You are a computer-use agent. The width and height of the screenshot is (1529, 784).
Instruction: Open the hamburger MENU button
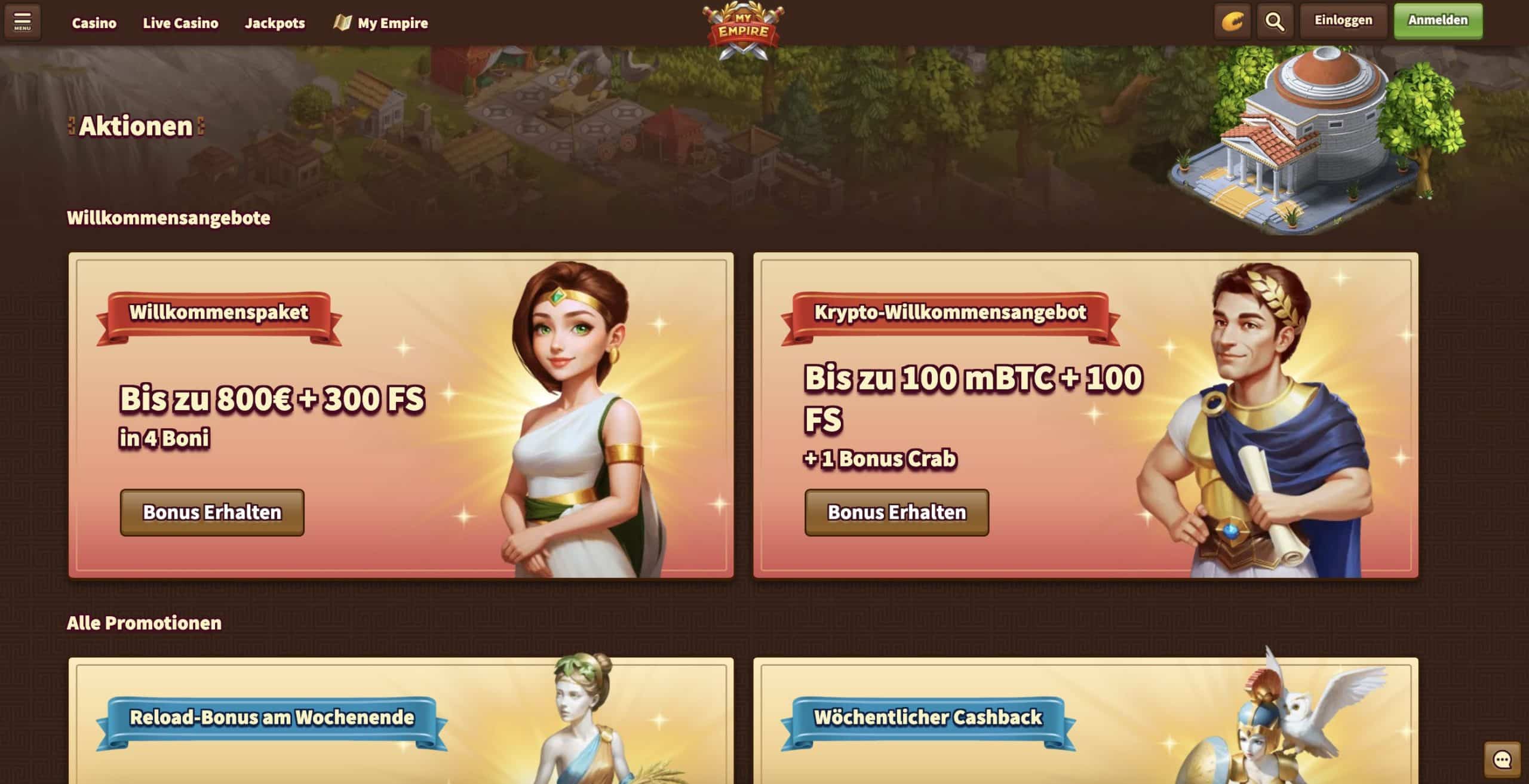click(x=23, y=22)
